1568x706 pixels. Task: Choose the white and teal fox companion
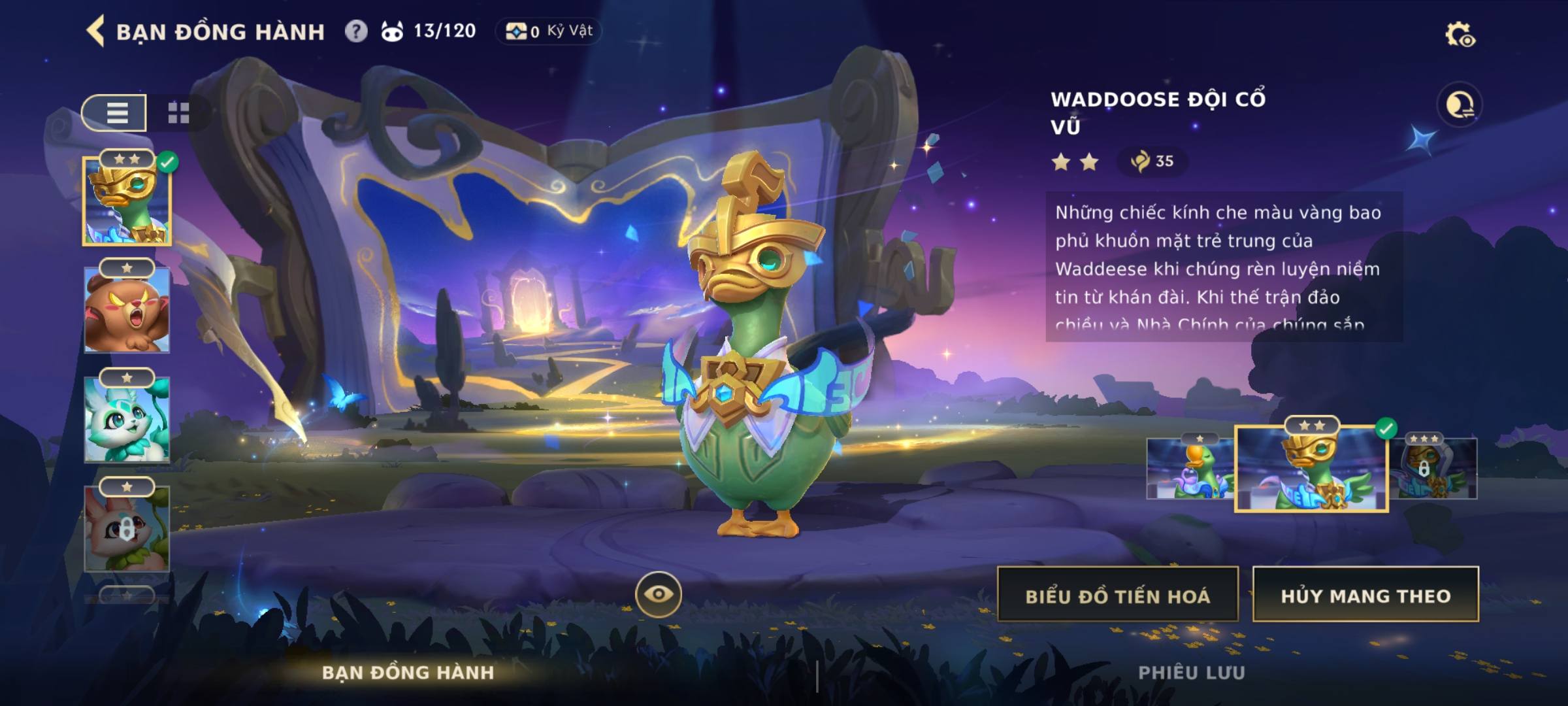[127, 420]
